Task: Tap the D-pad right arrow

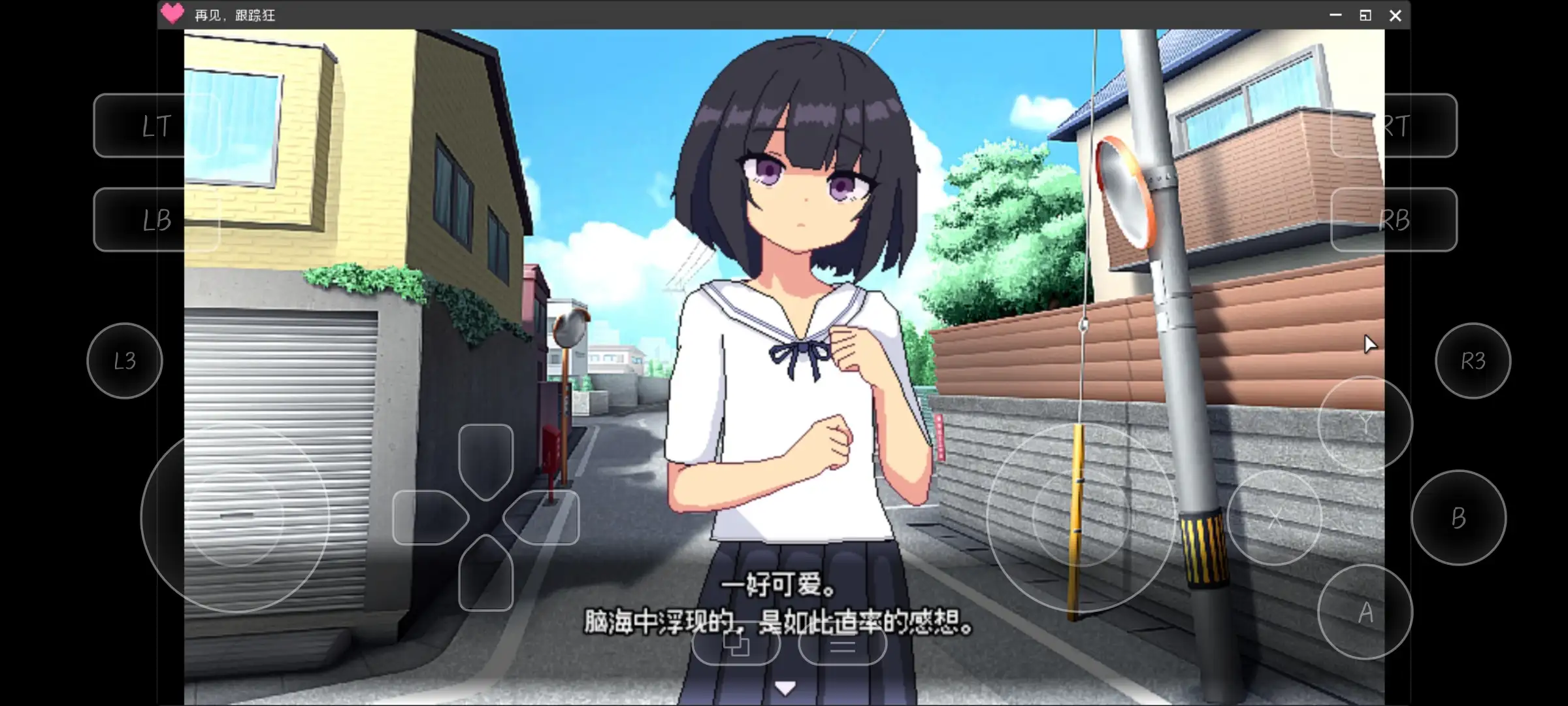Action: coord(542,518)
